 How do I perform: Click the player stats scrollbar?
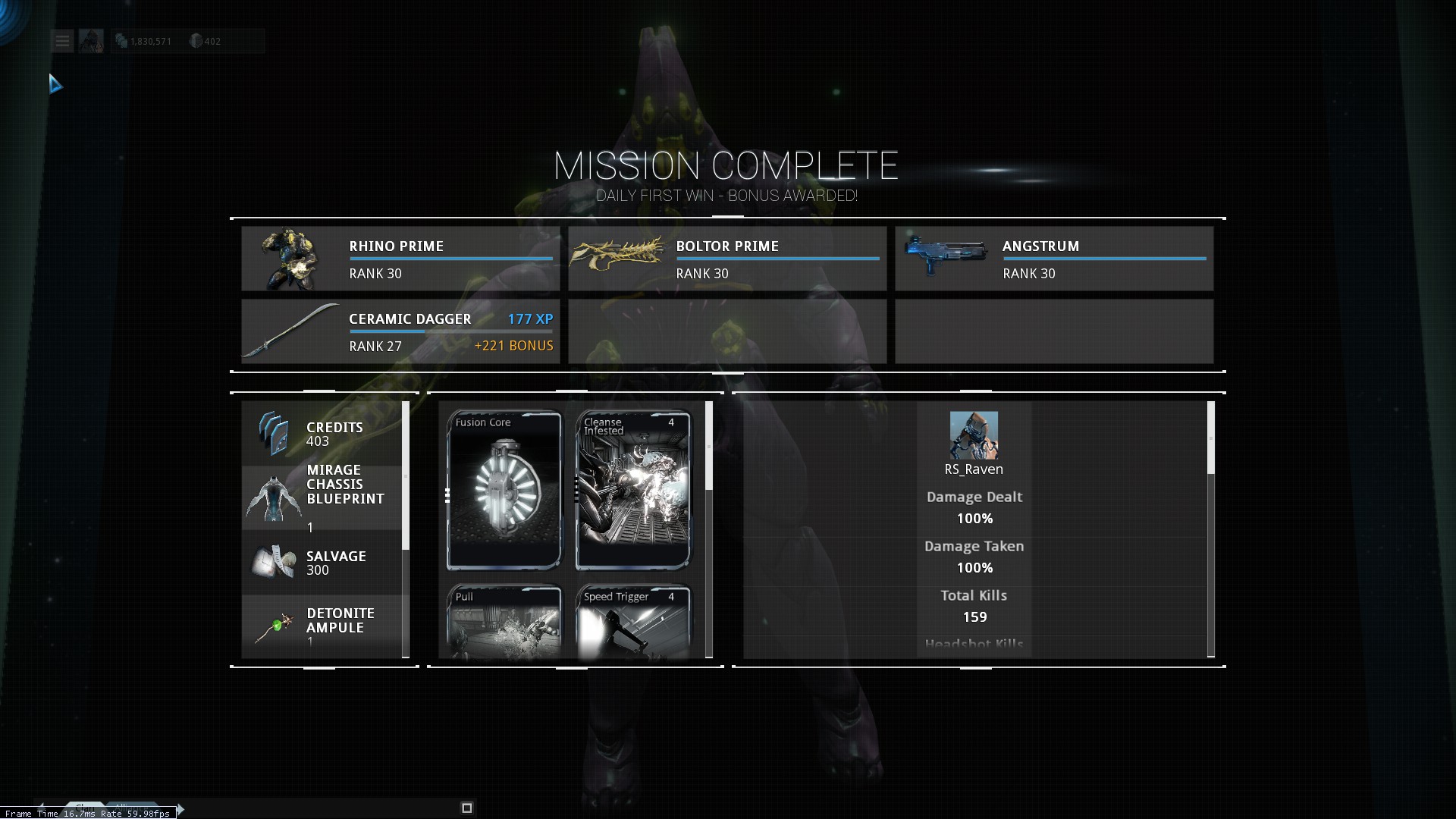point(1211,438)
